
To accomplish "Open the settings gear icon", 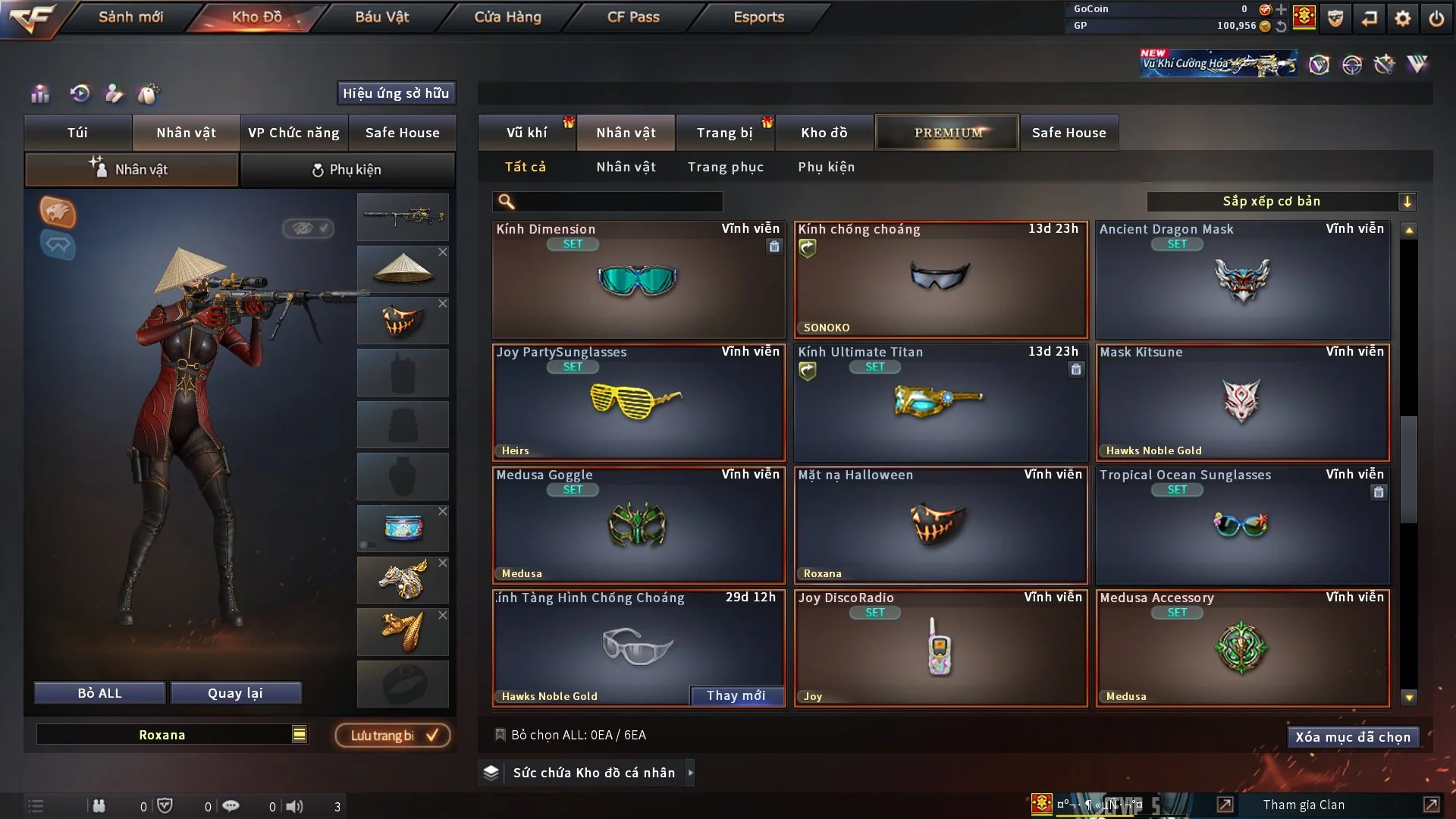I will (x=1403, y=18).
